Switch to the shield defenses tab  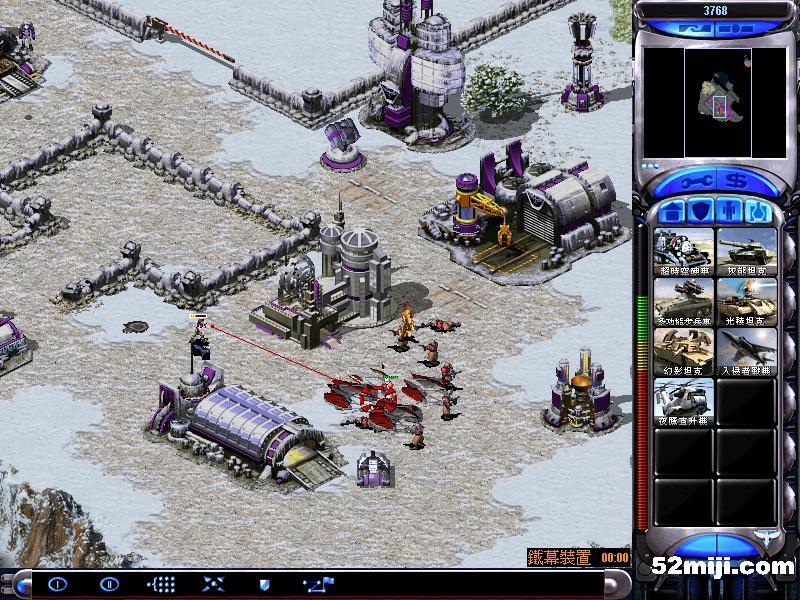[701, 212]
